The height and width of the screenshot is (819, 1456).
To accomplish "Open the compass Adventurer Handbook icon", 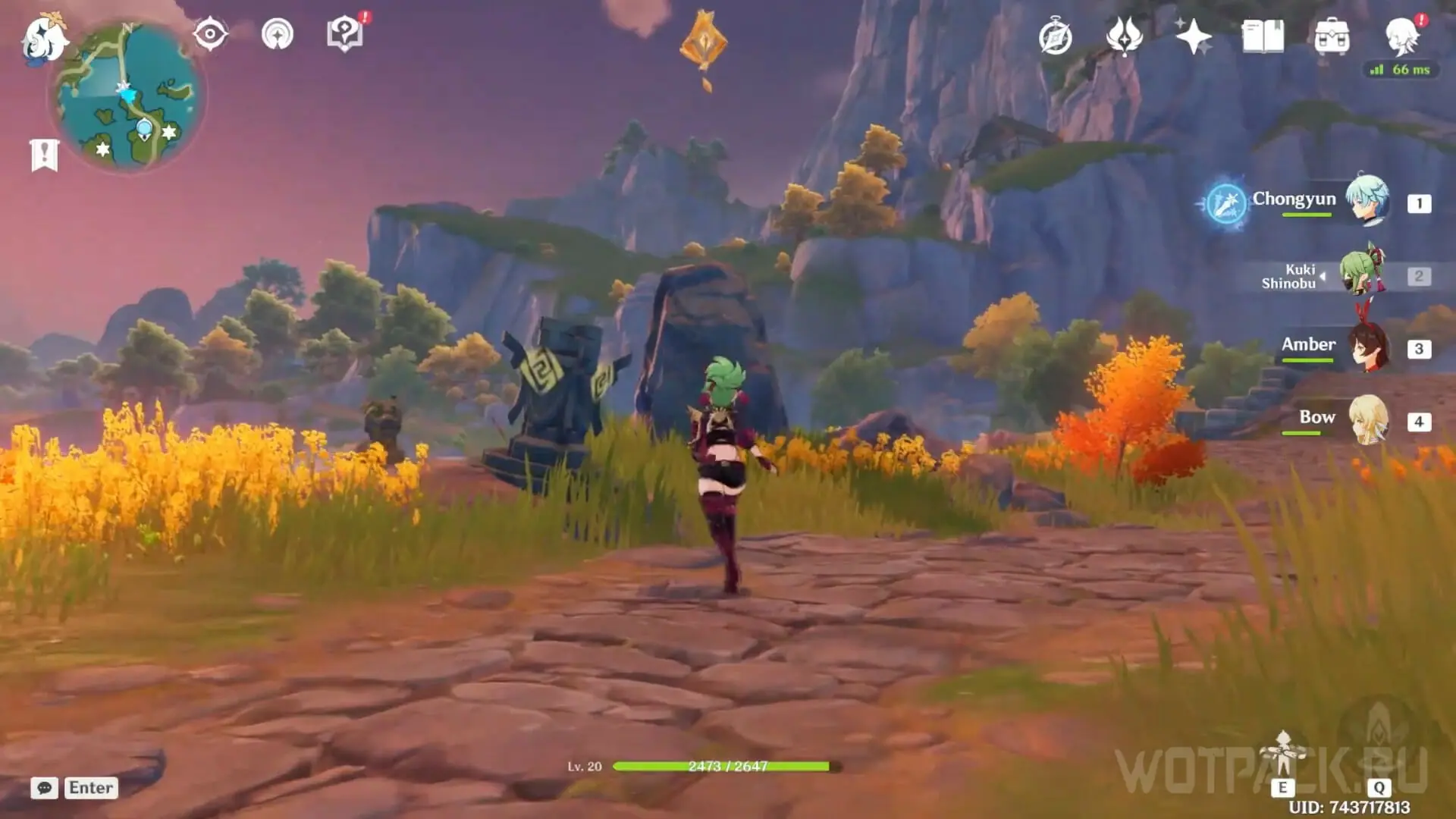I will pos(1056,37).
